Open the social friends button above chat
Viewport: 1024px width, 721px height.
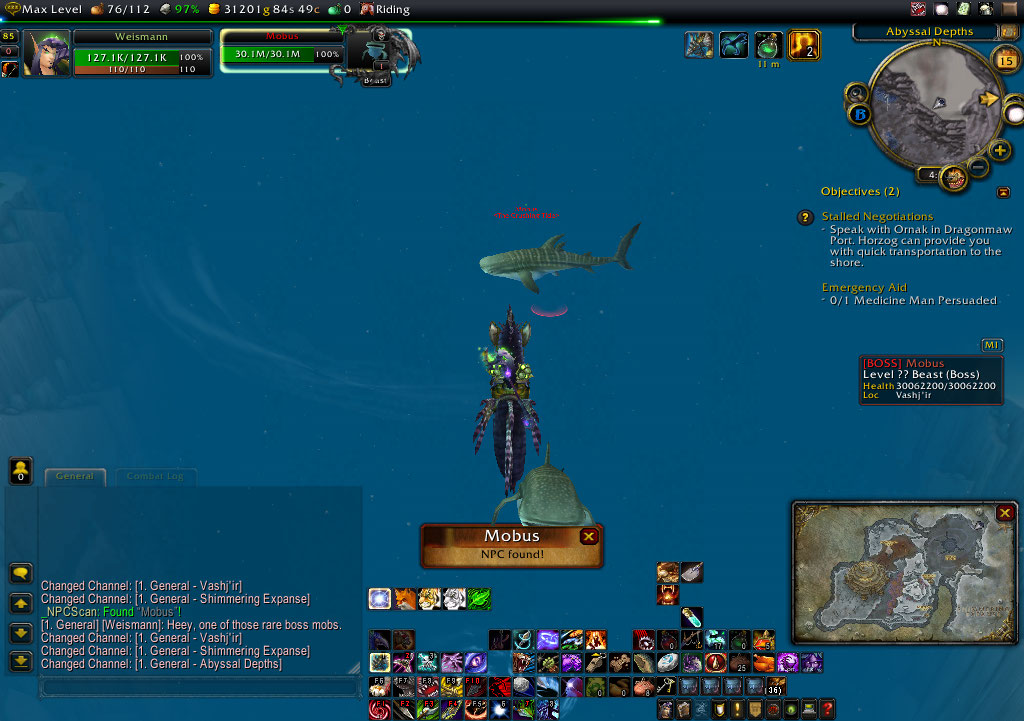20,470
